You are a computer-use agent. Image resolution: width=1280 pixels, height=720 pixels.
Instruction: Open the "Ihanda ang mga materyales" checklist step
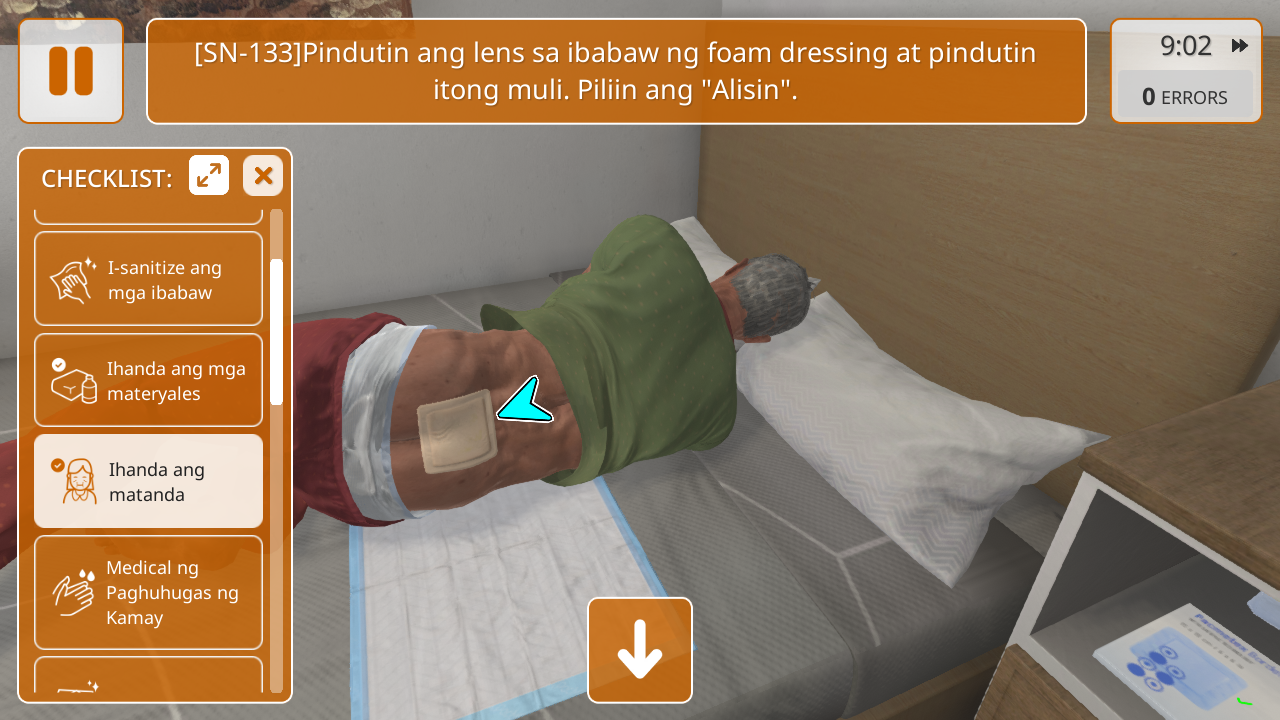click(148, 380)
